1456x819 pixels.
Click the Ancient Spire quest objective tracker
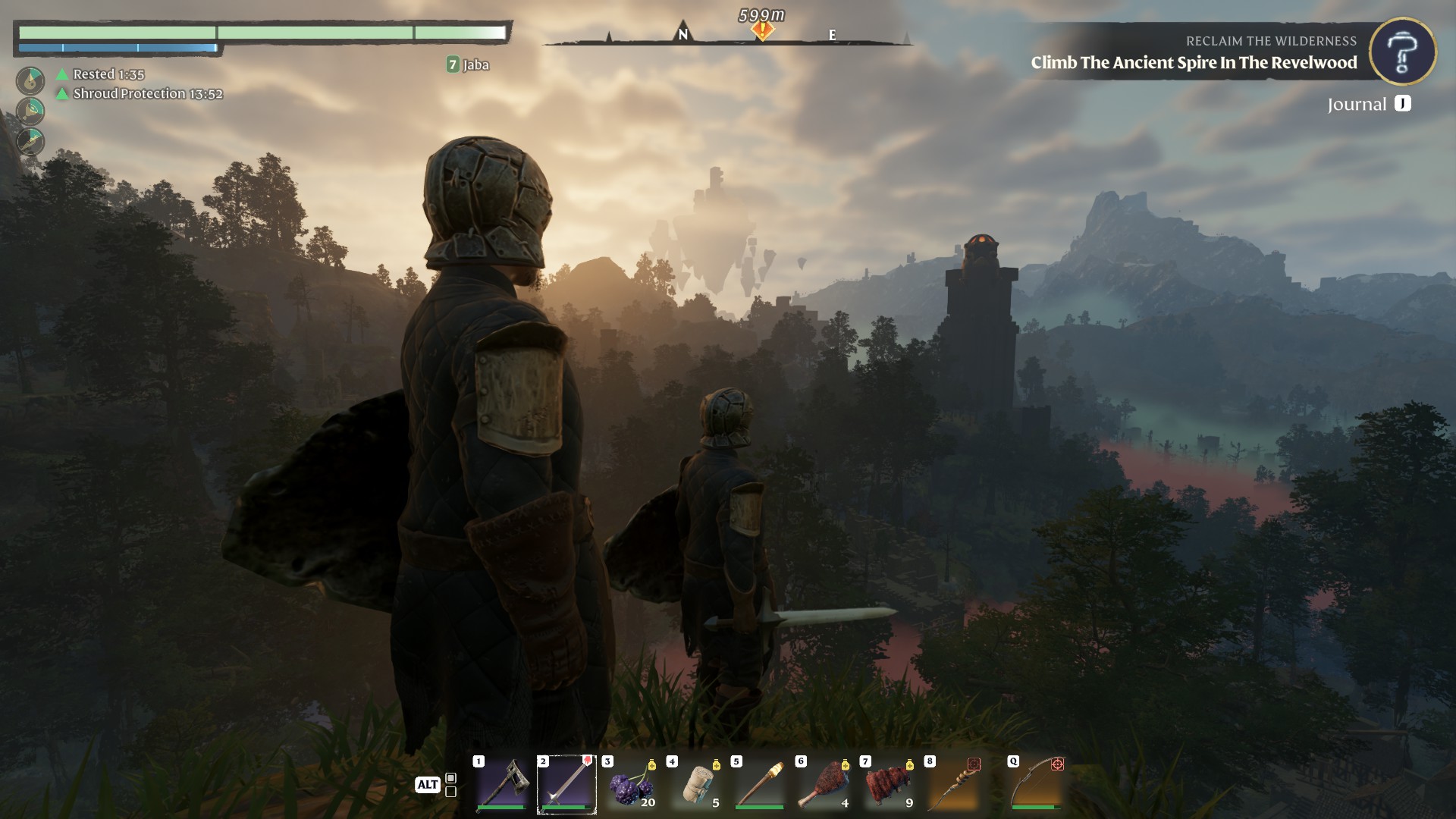(1194, 63)
